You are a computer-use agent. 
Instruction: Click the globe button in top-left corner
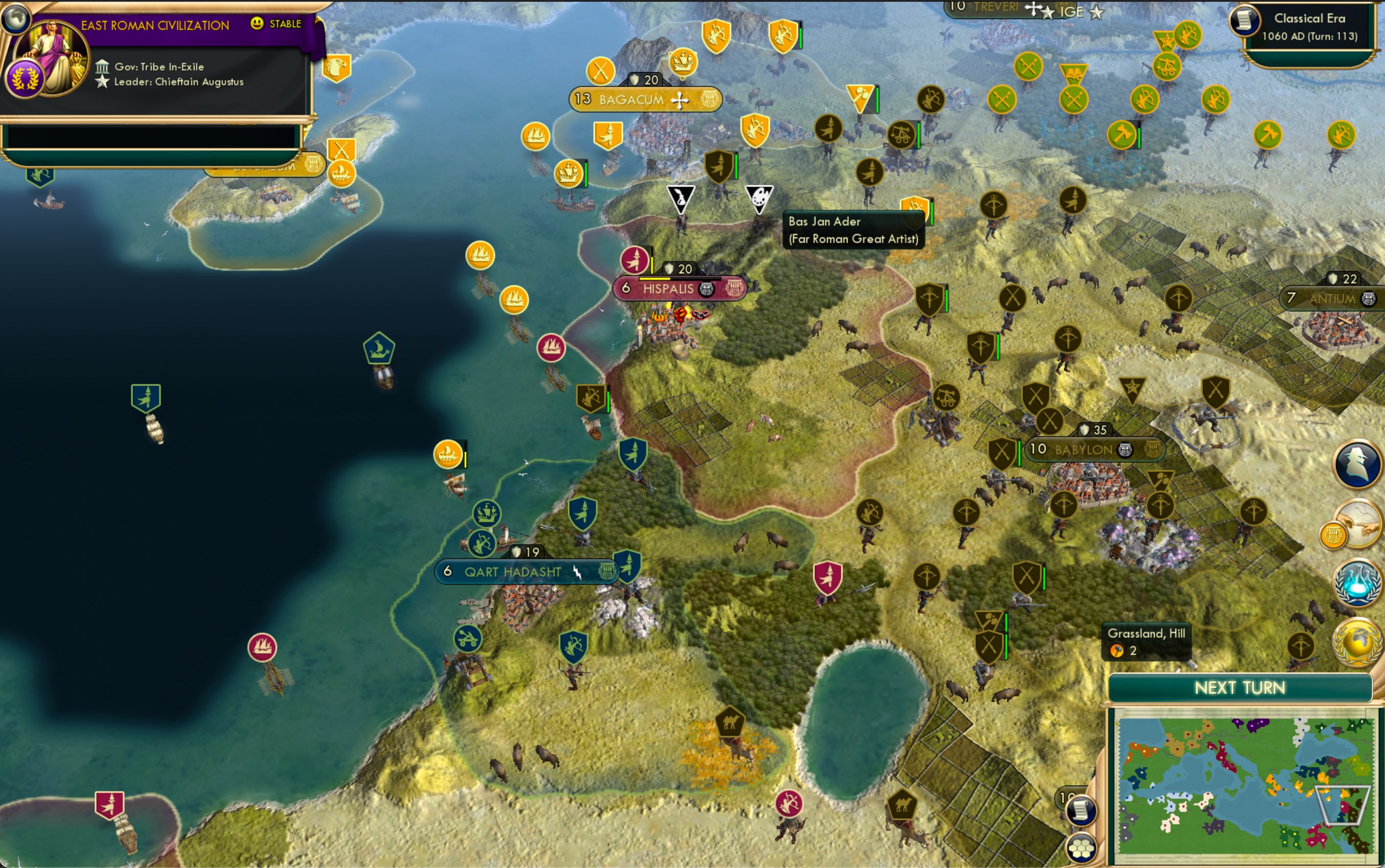coord(15,18)
